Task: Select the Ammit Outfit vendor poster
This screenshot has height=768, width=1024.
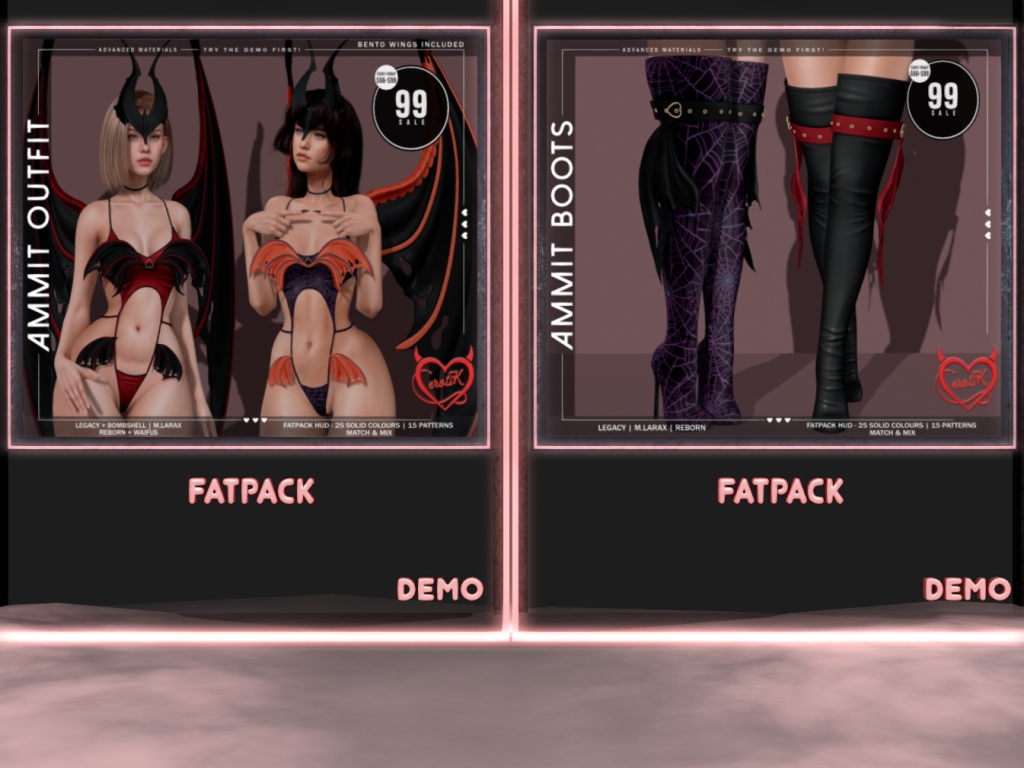Action: click(x=249, y=238)
